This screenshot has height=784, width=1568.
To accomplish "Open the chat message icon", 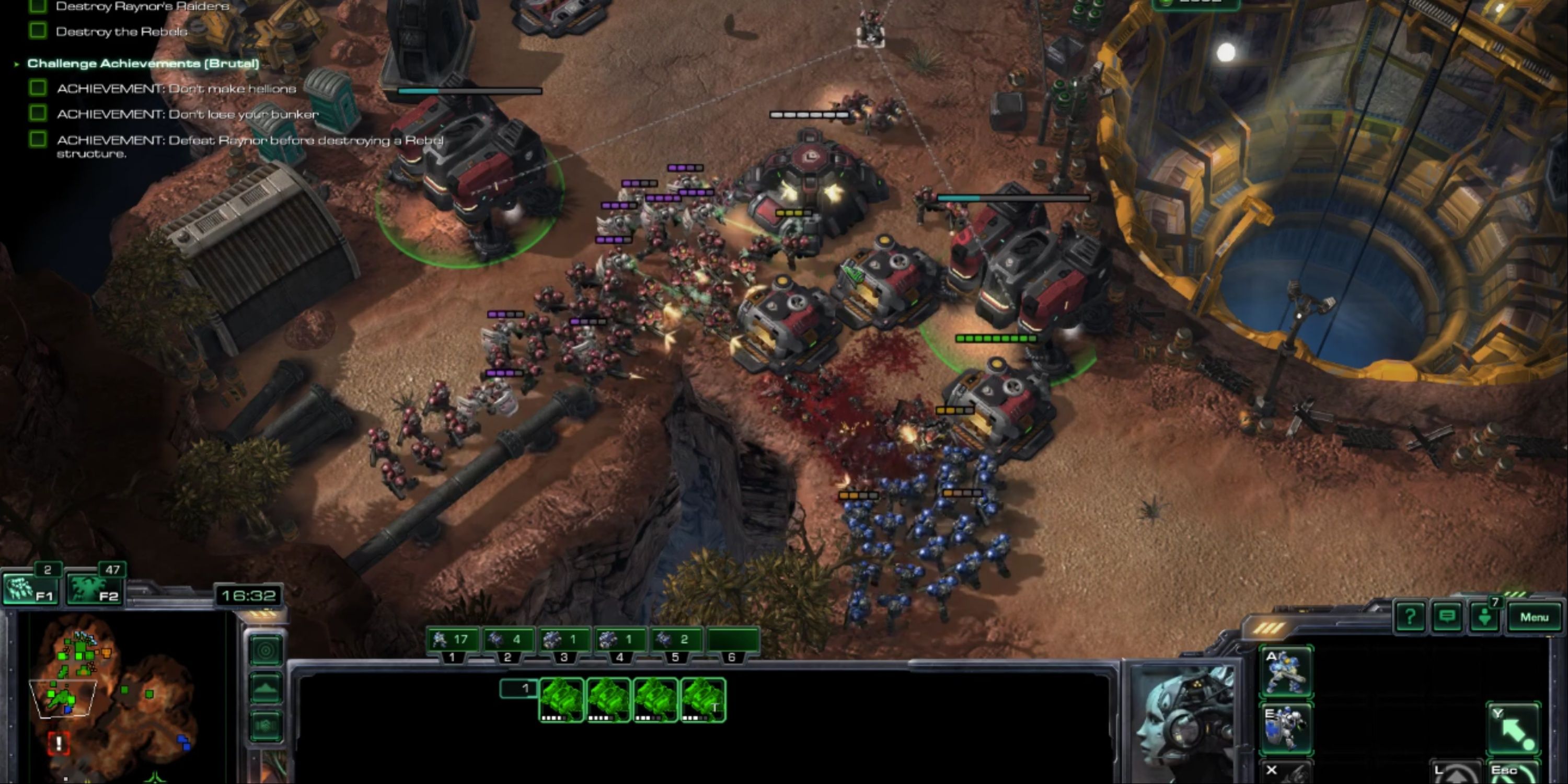I will (1448, 616).
